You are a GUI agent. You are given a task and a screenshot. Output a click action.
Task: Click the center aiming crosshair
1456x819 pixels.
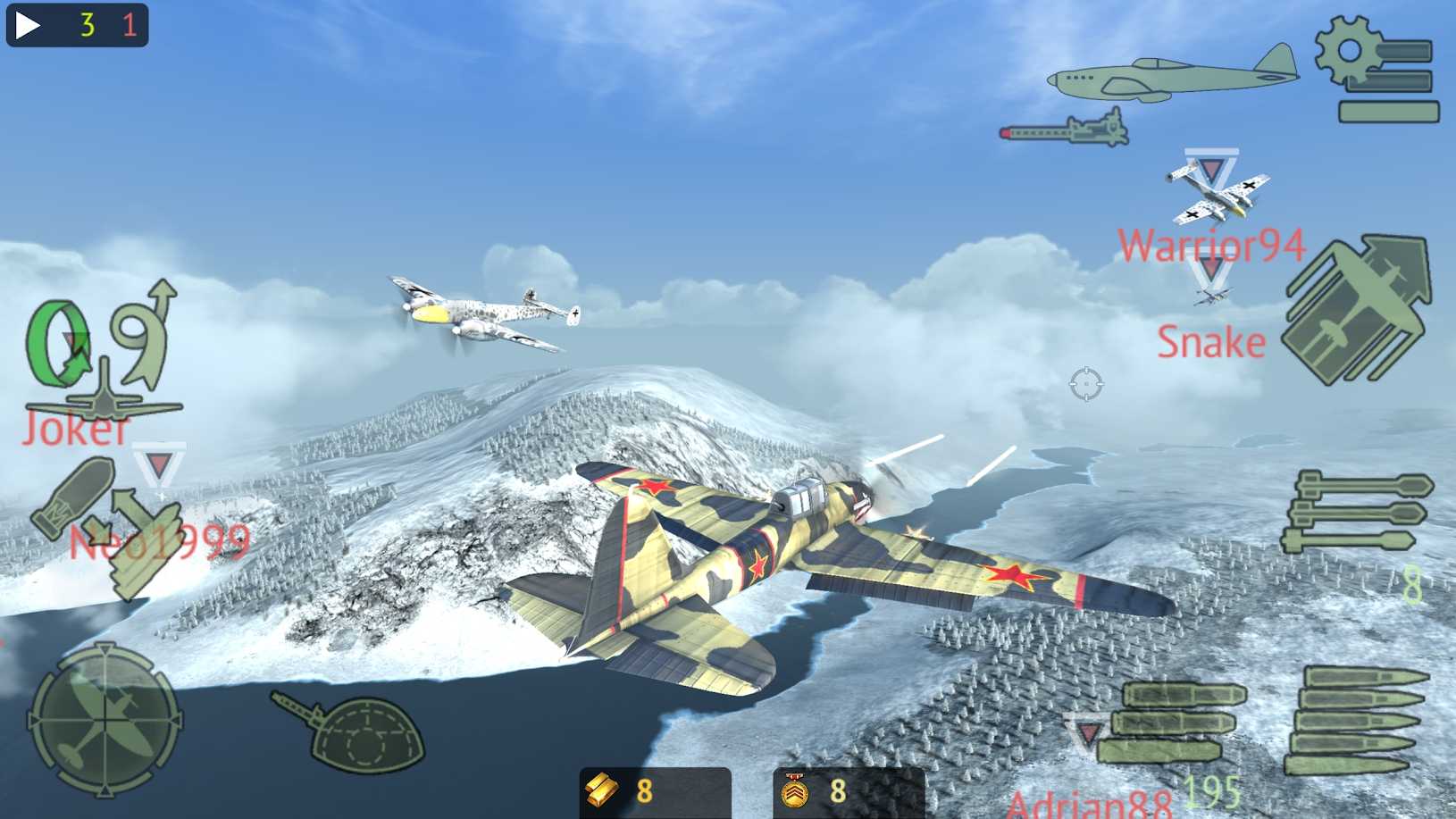point(1086,382)
